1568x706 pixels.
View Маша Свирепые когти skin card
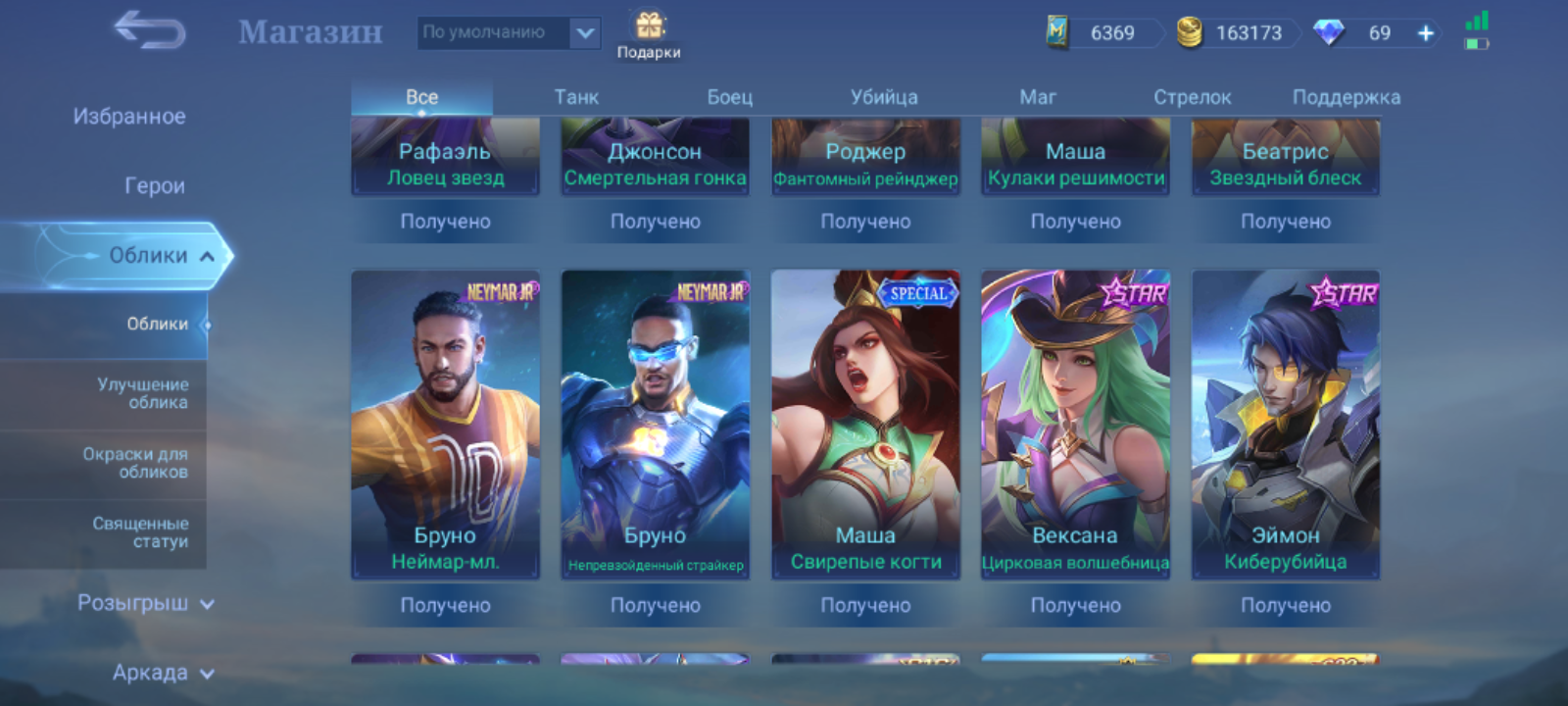865,424
